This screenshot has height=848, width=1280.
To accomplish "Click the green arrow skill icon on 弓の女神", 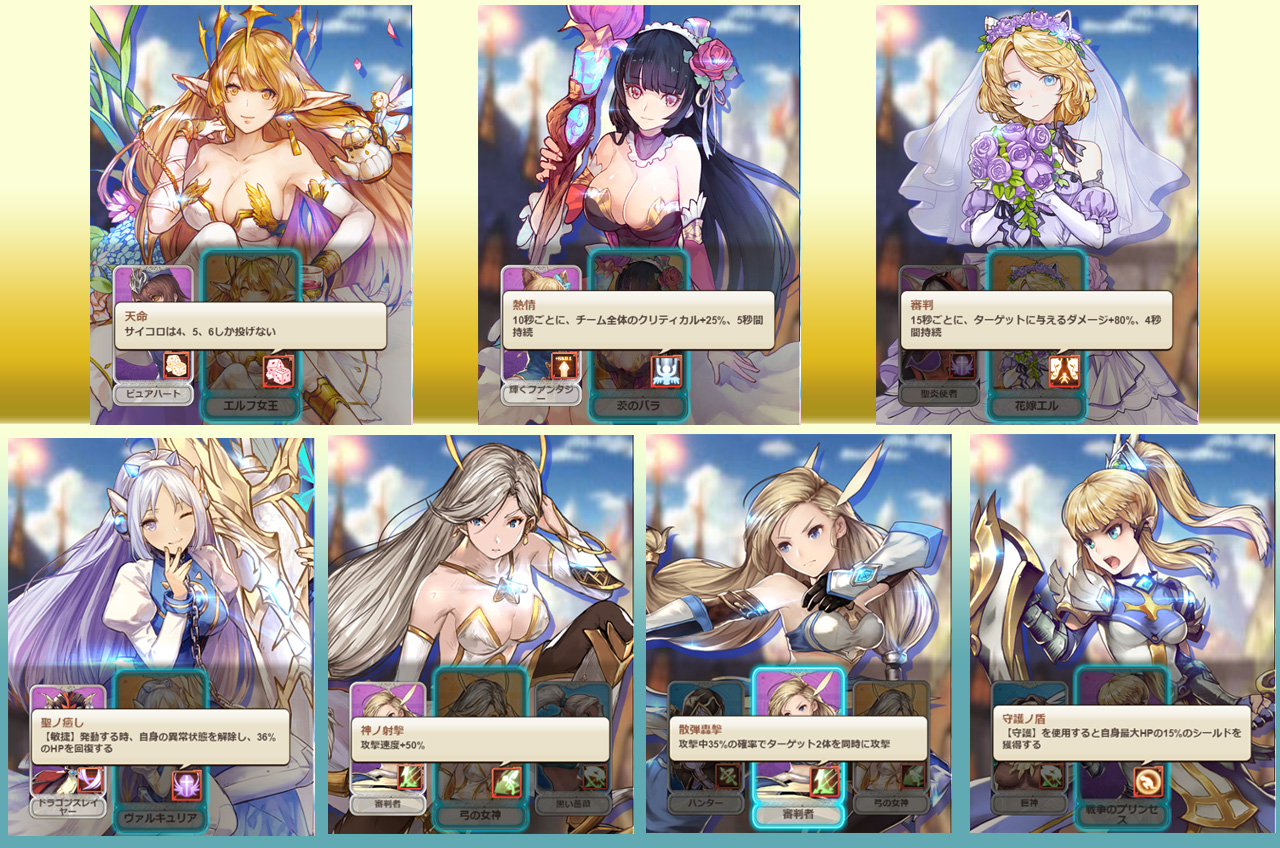I will [508, 781].
